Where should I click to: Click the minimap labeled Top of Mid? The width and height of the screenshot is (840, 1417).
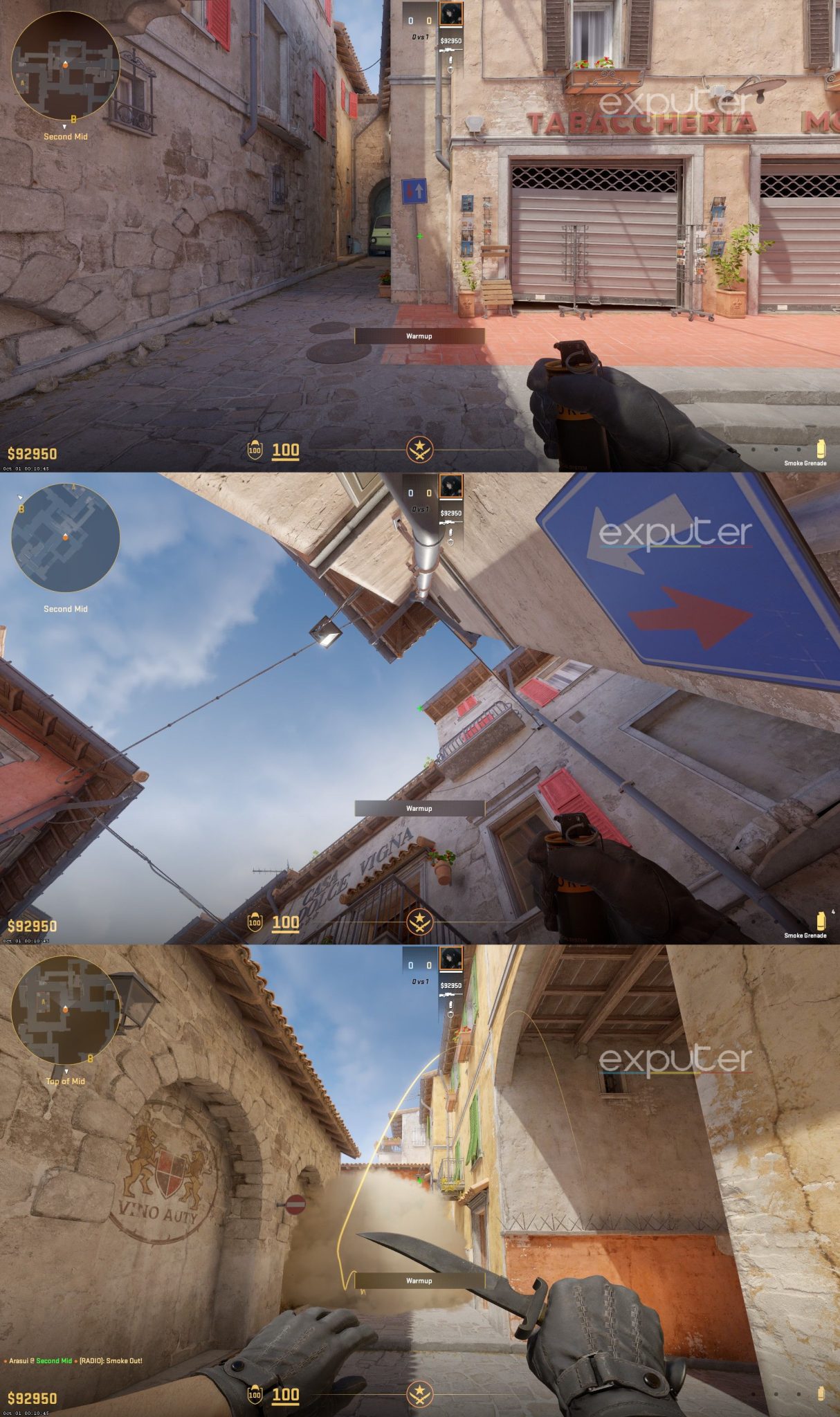coord(66,1010)
